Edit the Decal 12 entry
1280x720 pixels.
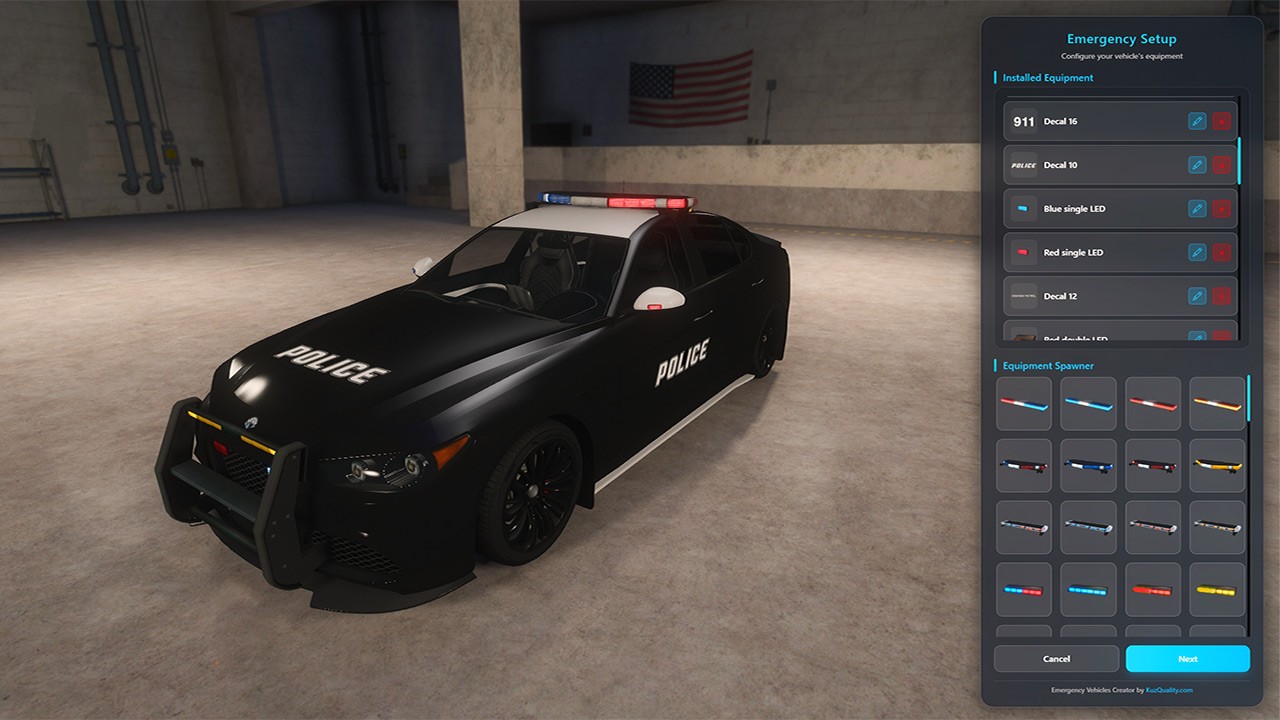(1197, 296)
